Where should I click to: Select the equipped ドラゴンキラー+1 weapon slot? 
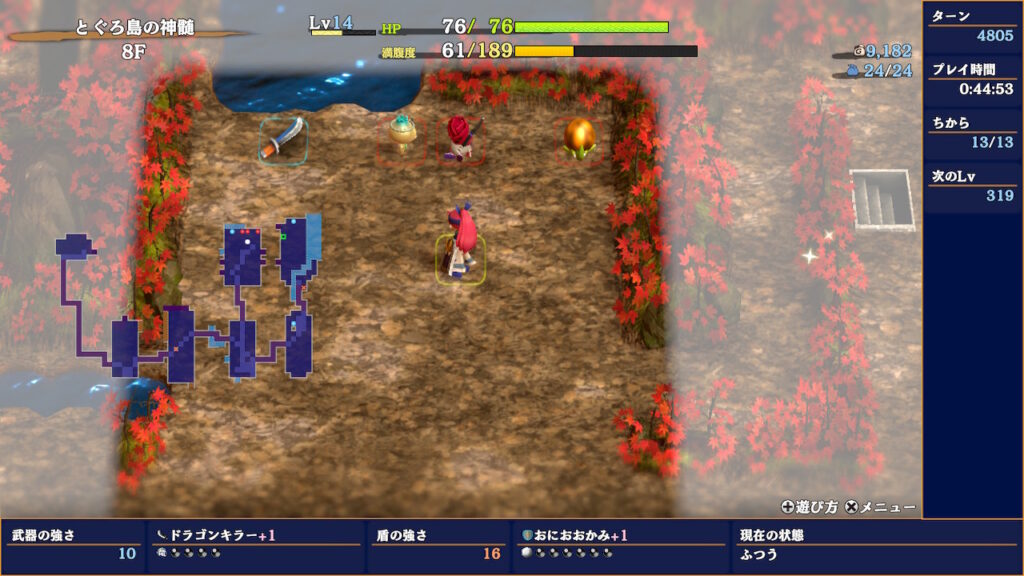pos(254,545)
